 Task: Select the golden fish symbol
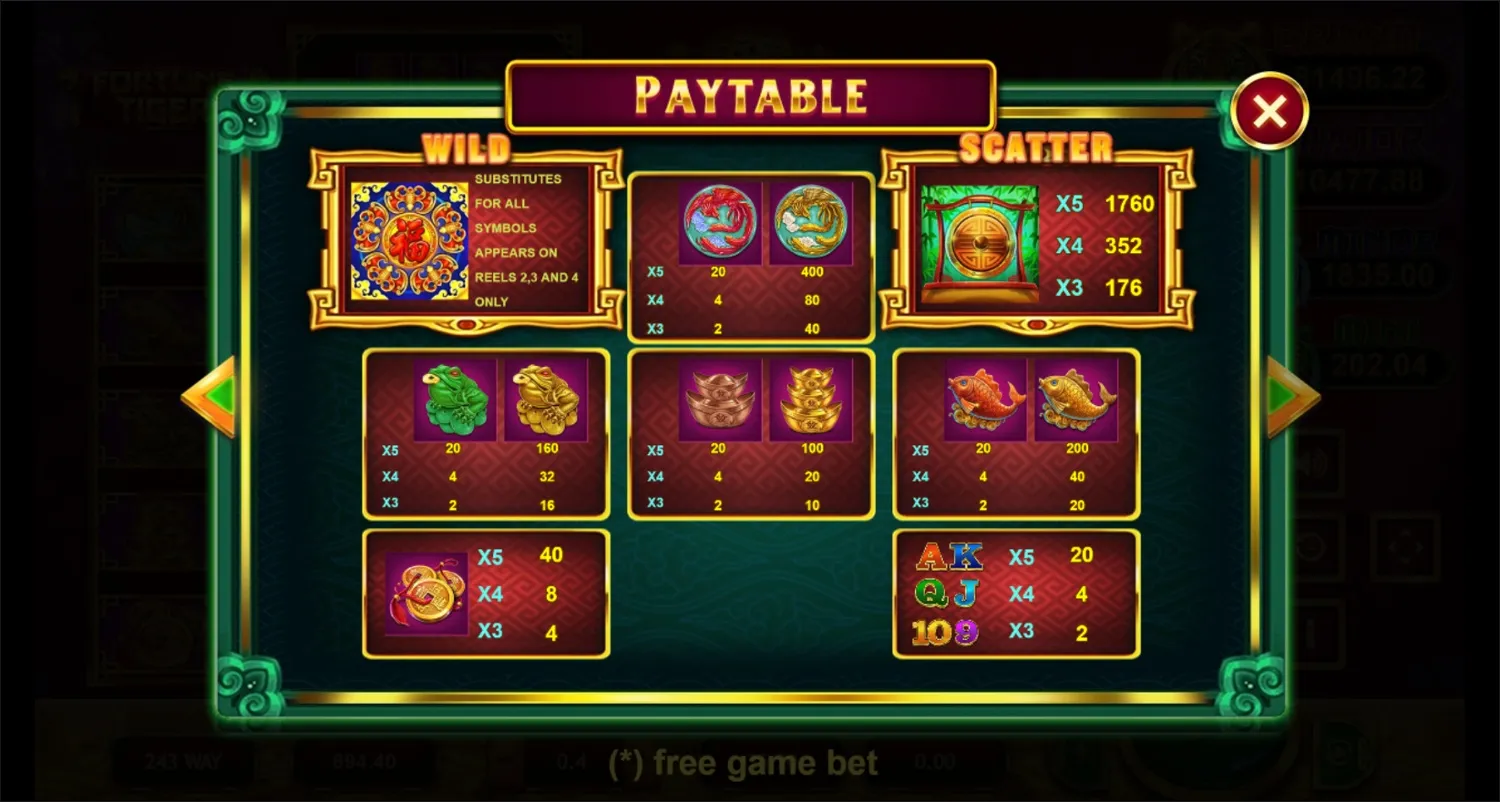(x=1077, y=397)
